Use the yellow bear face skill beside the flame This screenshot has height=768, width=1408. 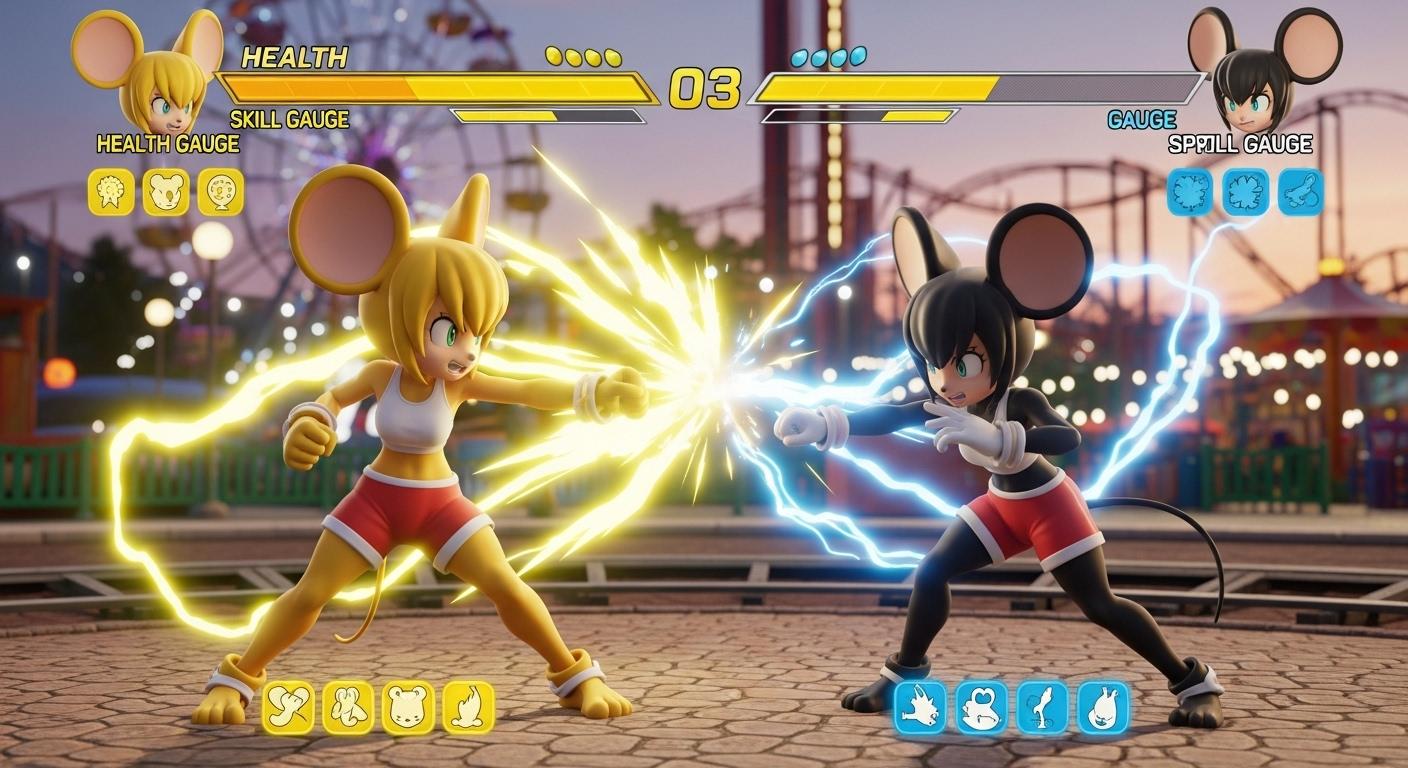click(x=408, y=707)
